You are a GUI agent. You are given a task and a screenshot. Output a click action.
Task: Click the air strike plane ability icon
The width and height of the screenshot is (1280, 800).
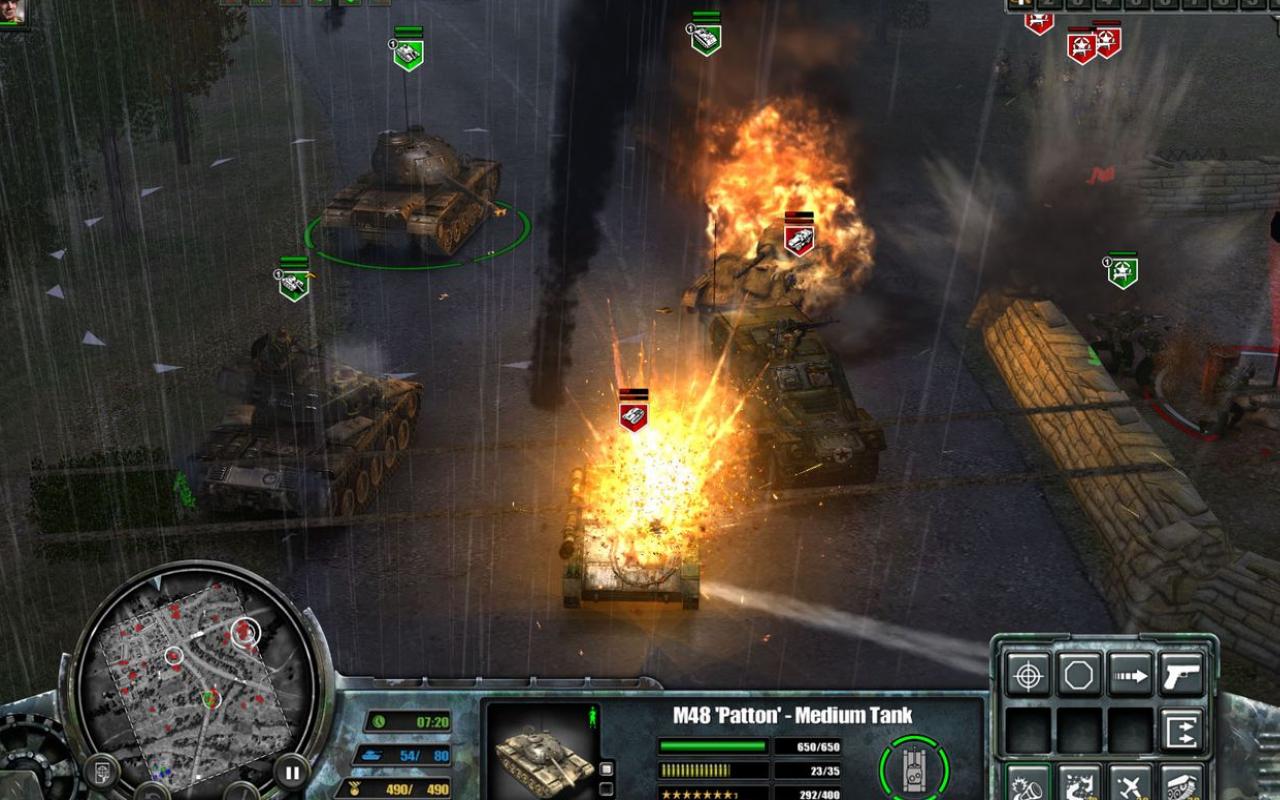pyautogui.click(x=1129, y=788)
